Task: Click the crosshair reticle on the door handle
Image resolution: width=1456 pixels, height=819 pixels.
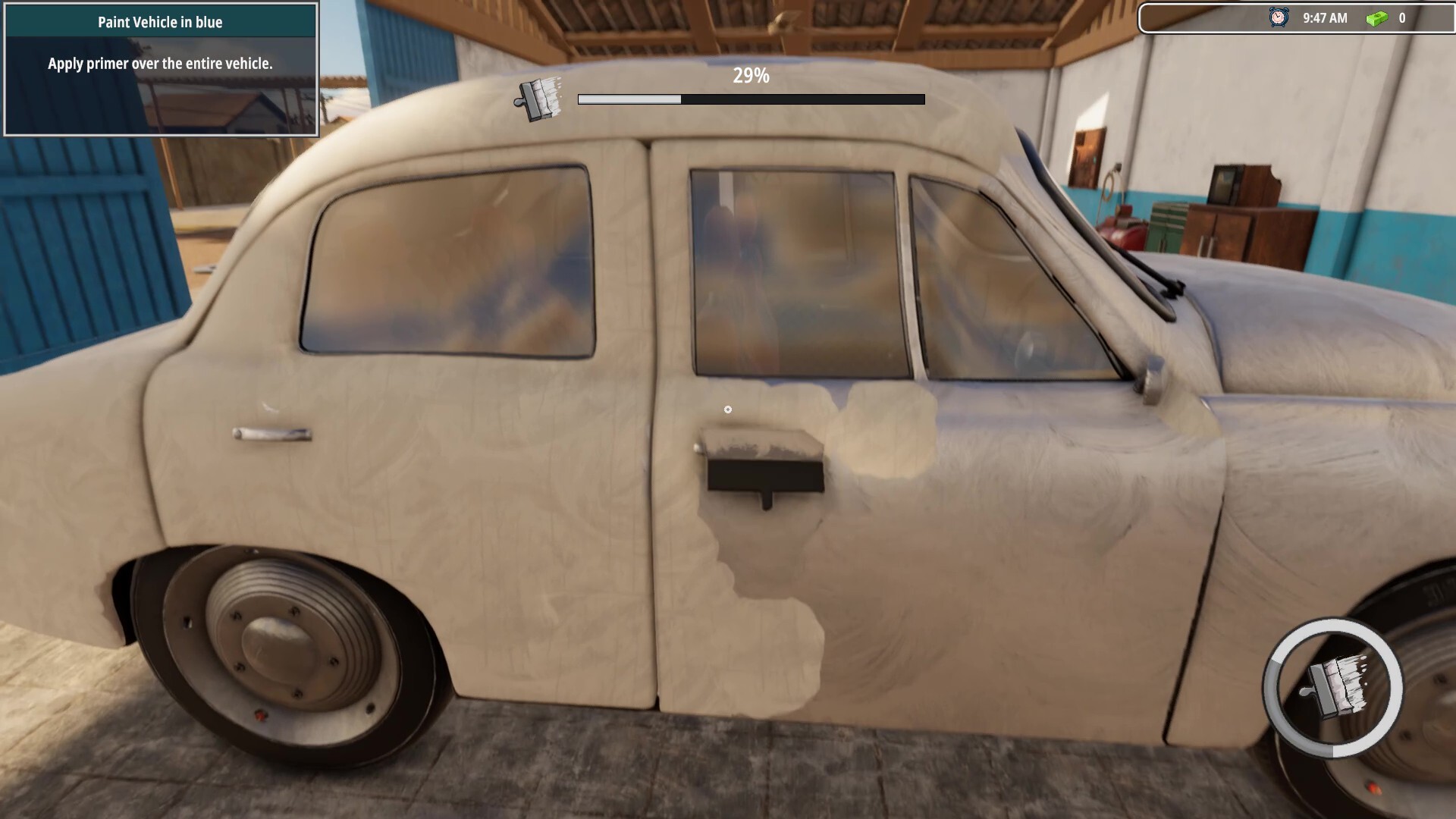Action: coord(728,409)
